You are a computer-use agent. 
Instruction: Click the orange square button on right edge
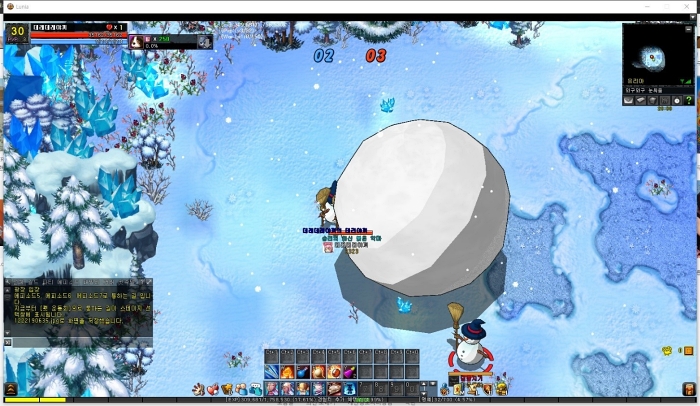(x=687, y=351)
